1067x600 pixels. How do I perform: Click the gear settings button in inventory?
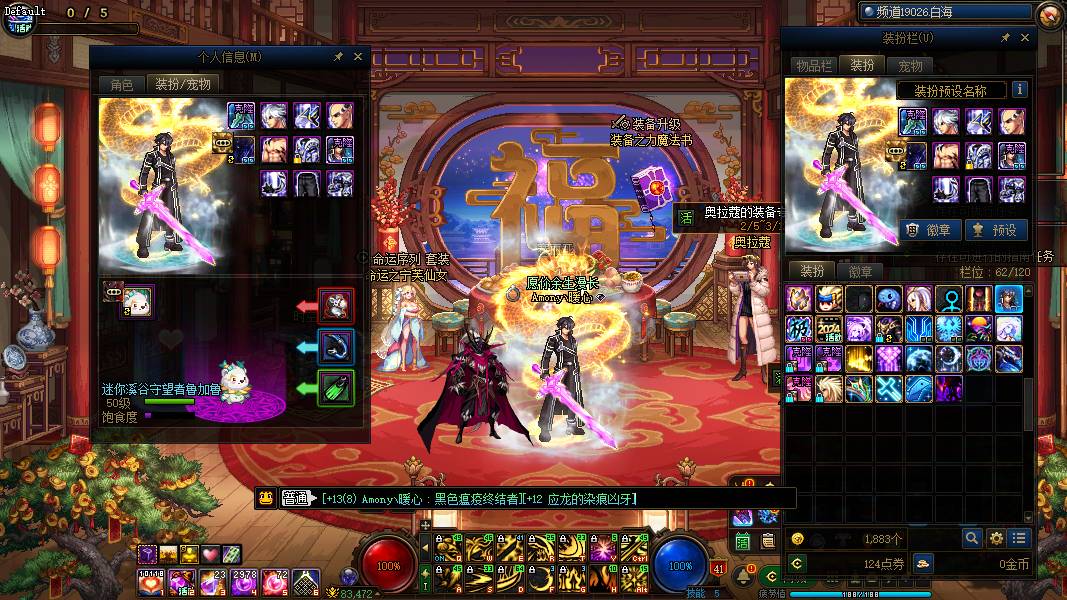pos(996,538)
